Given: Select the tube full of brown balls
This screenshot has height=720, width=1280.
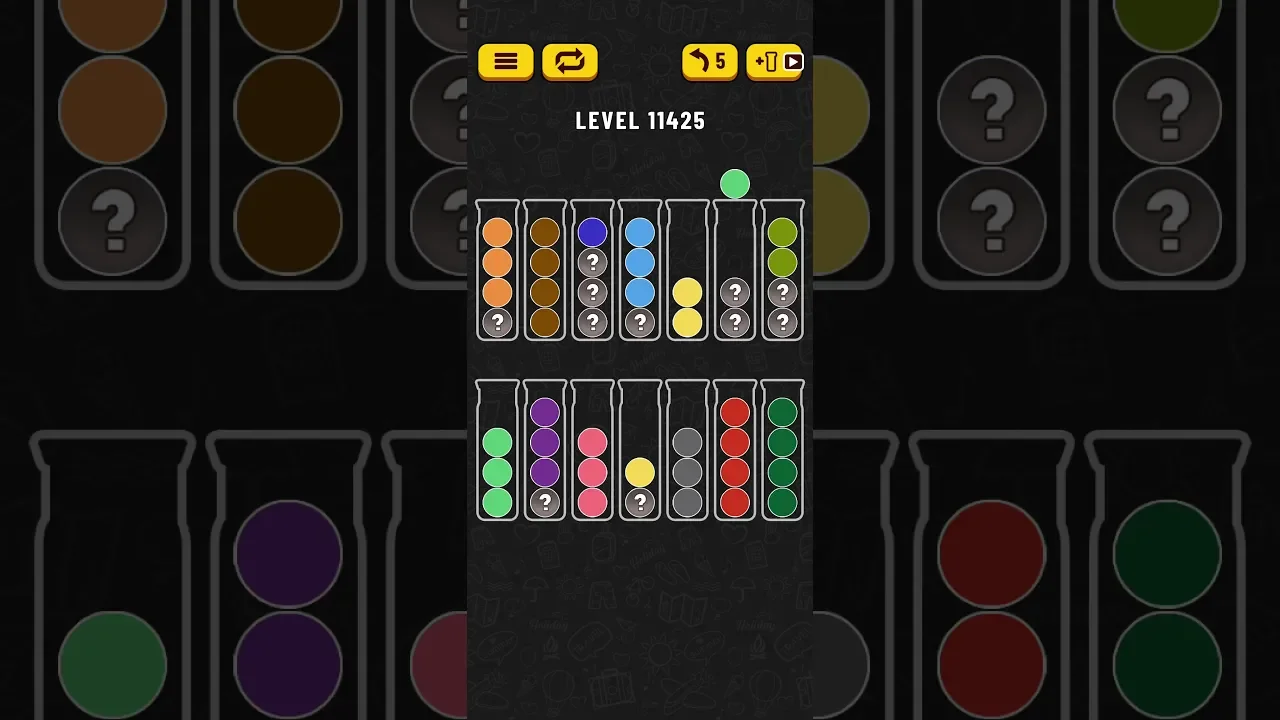Looking at the screenshot, I should coord(545,272).
